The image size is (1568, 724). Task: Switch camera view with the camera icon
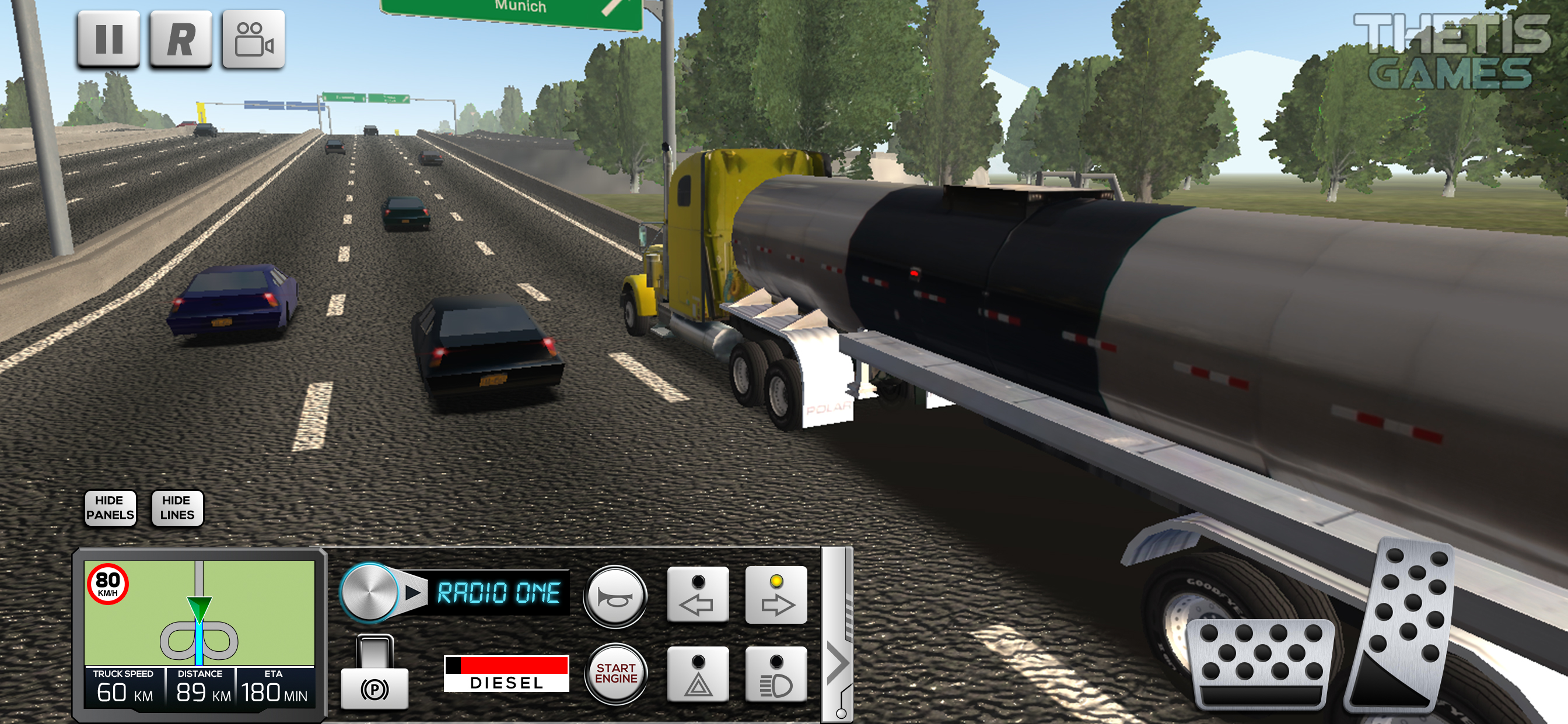tap(253, 39)
